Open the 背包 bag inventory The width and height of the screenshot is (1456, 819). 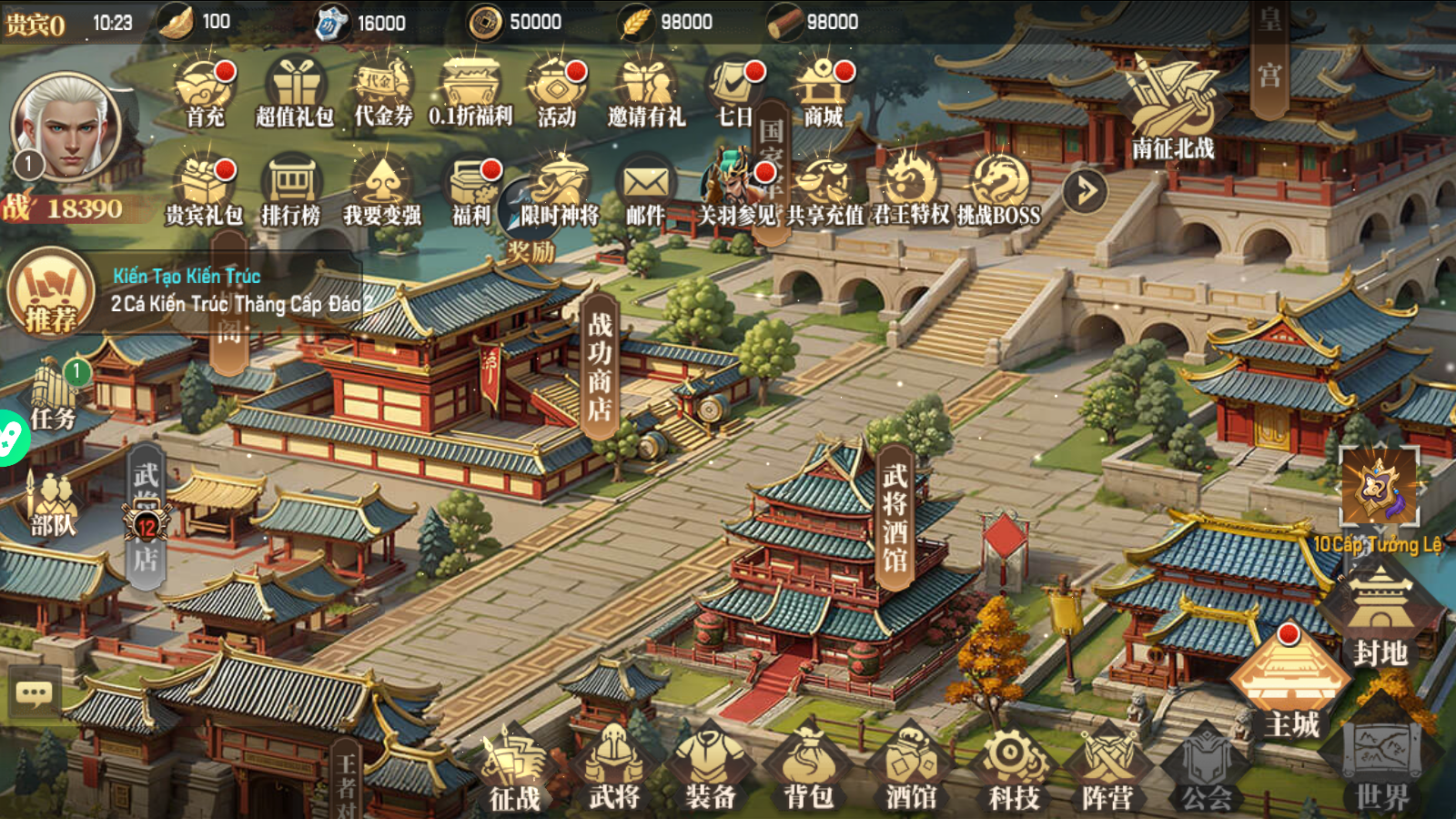pos(808,773)
